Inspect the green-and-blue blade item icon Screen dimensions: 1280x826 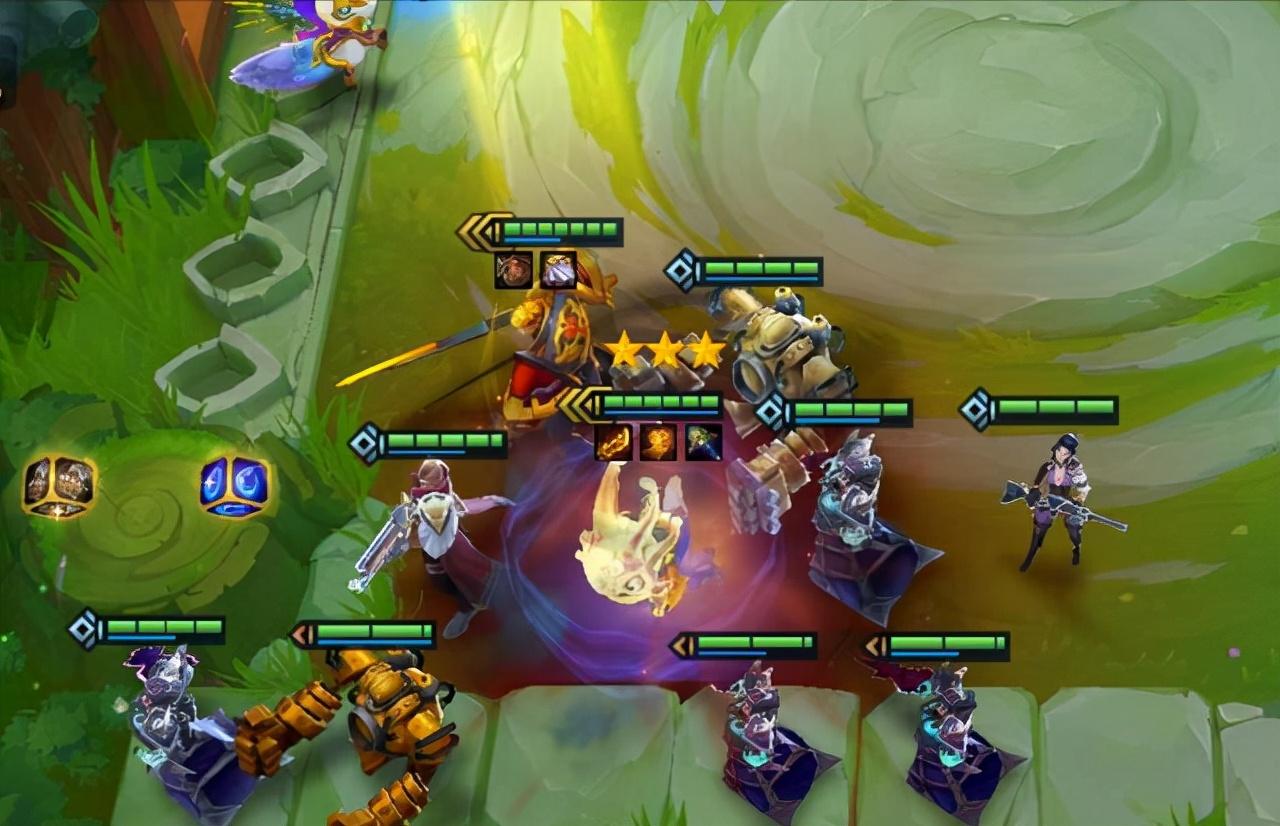click(x=704, y=442)
